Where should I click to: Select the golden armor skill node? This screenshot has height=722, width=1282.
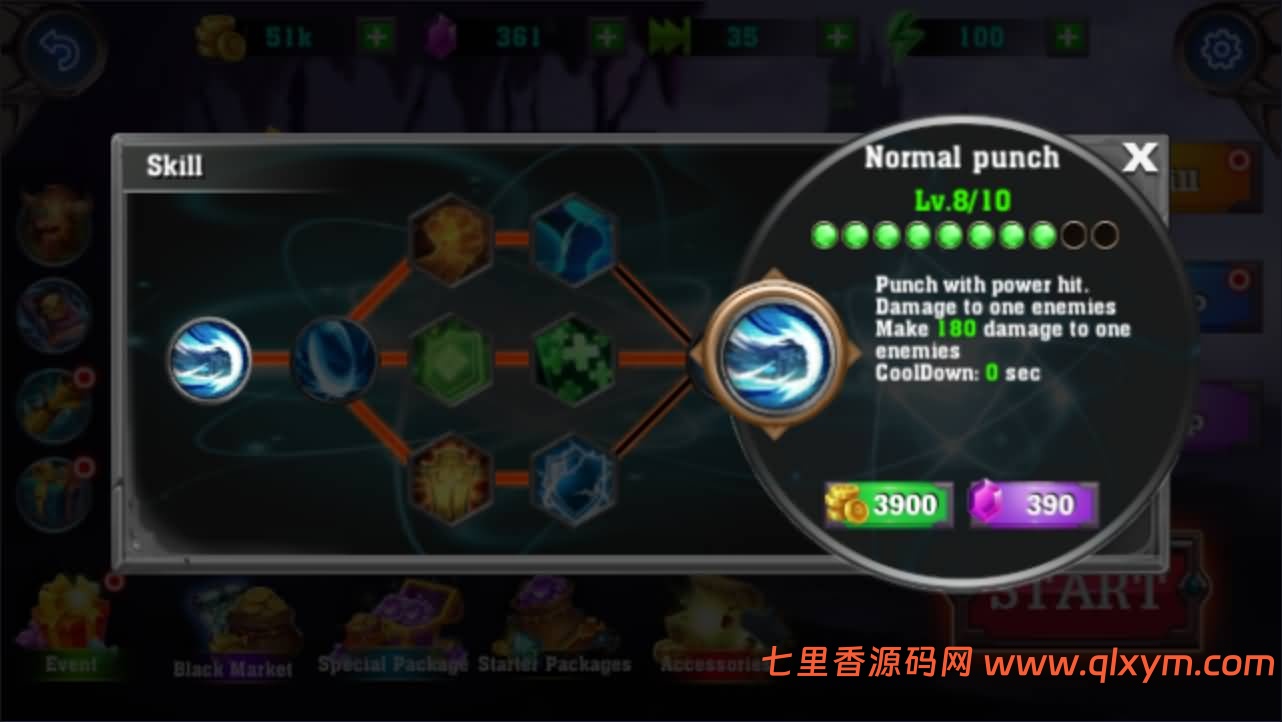(x=450, y=480)
